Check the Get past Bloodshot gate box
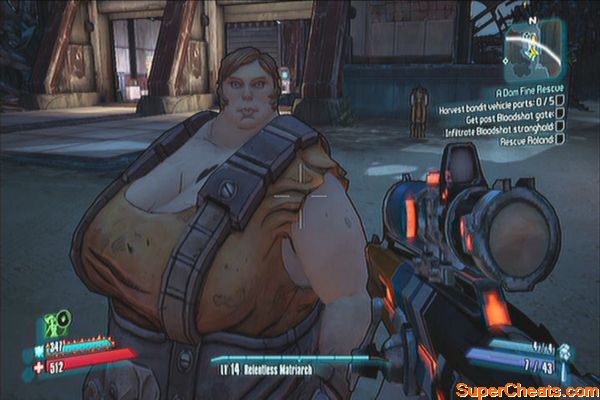Viewport: 600px width, 400px height. click(x=560, y=113)
